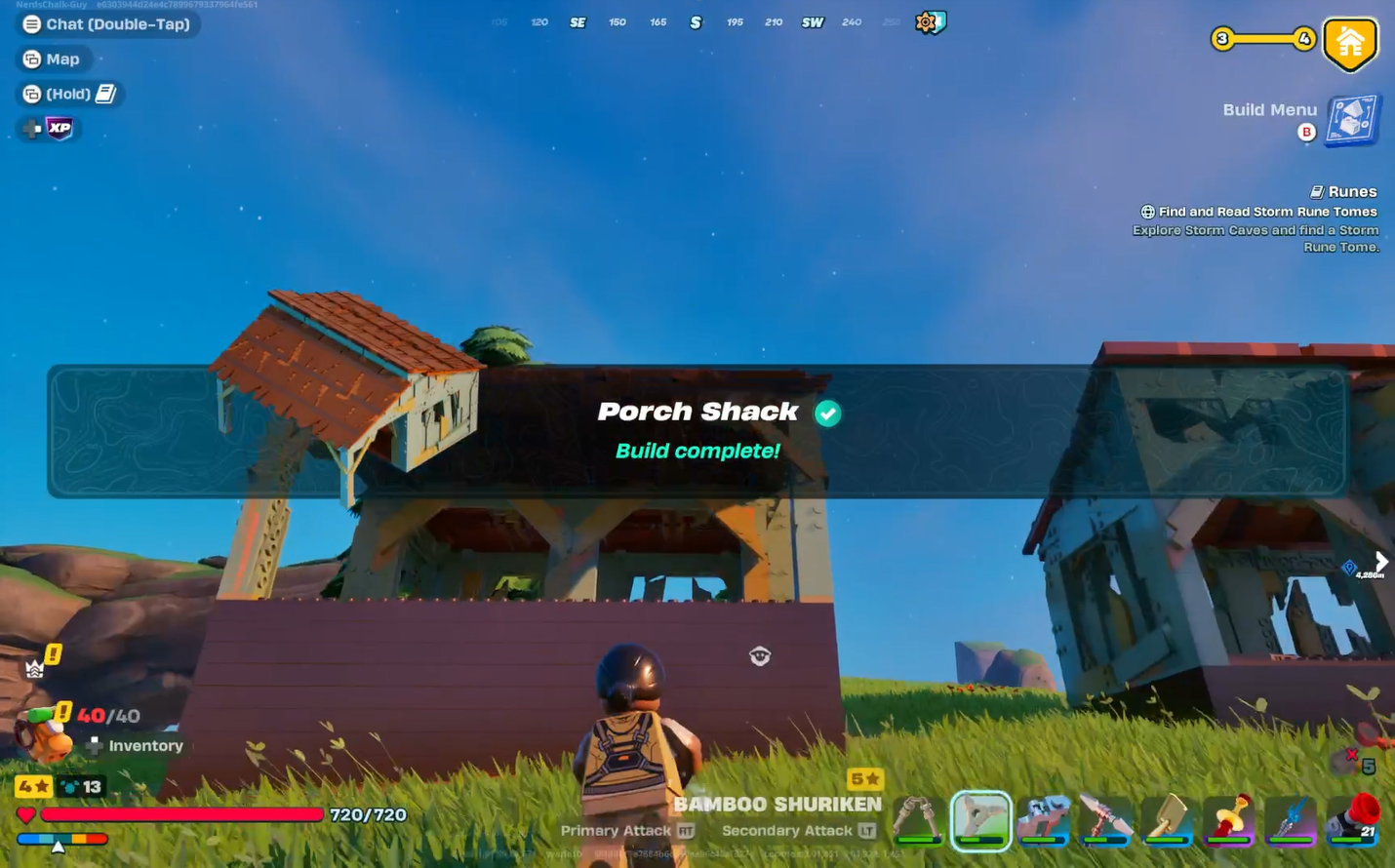Select the grappler in the first hotbar slot

[918, 821]
